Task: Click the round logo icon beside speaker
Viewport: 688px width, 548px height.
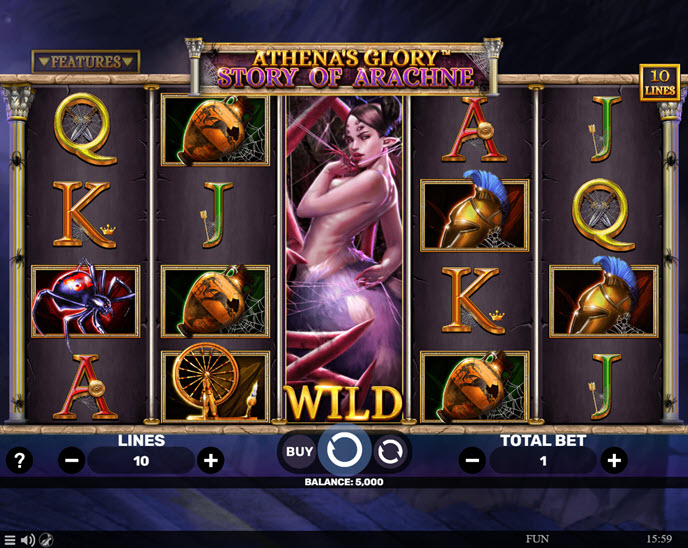Action: [47, 540]
